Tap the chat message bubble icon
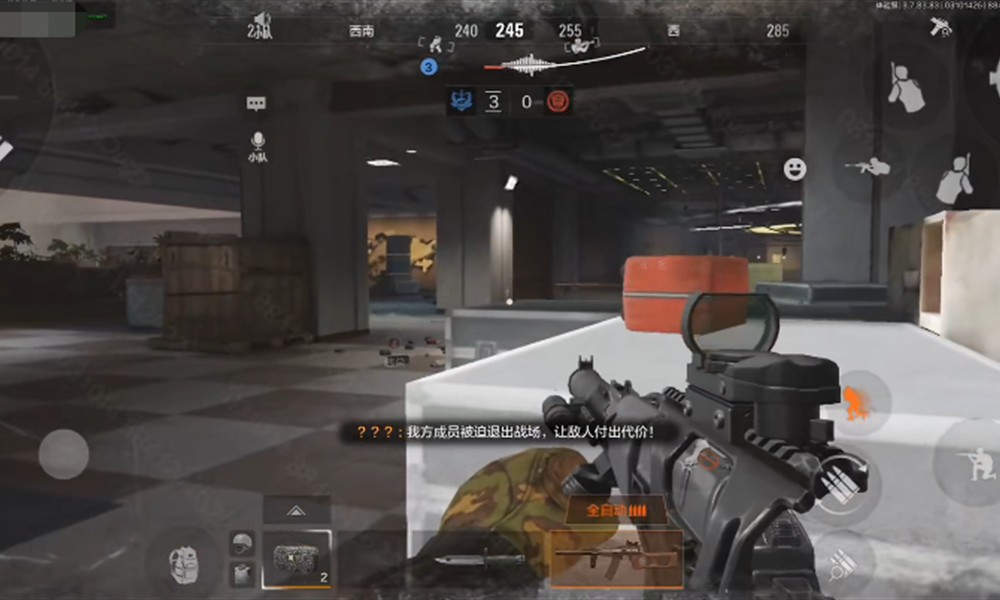The width and height of the screenshot is (1000, 600). 256,103
